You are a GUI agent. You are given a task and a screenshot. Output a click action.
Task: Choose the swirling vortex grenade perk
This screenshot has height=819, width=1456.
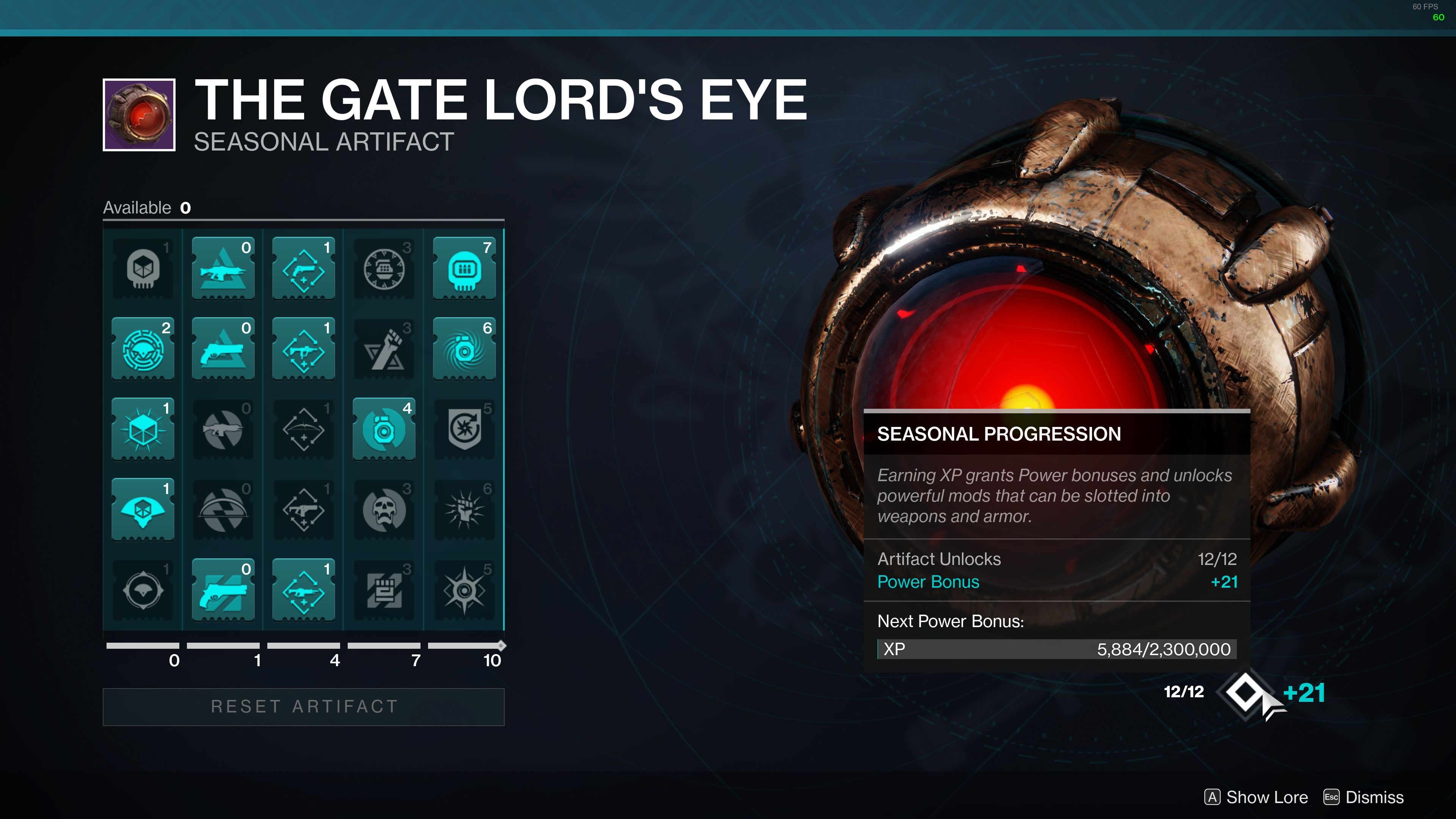click(x=464, y=349)
